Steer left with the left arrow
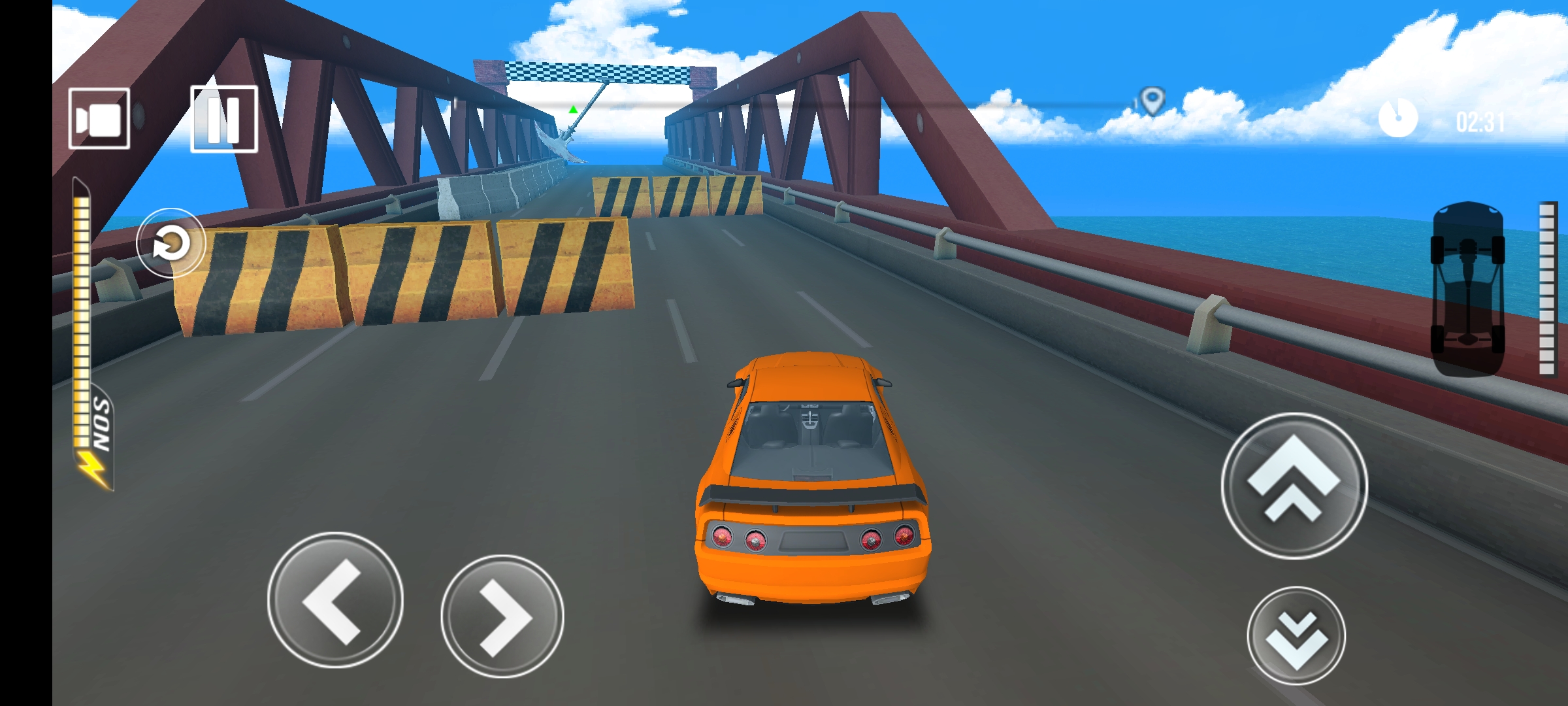Image resolution: width=1568 pixels, height=706 pixels. 335,600
